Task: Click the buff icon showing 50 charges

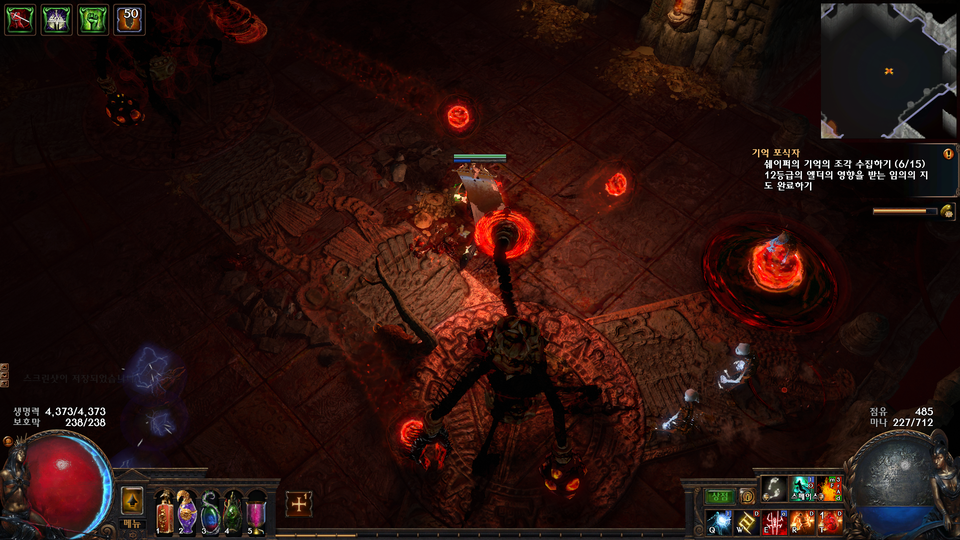Action: tap(130, 20)
